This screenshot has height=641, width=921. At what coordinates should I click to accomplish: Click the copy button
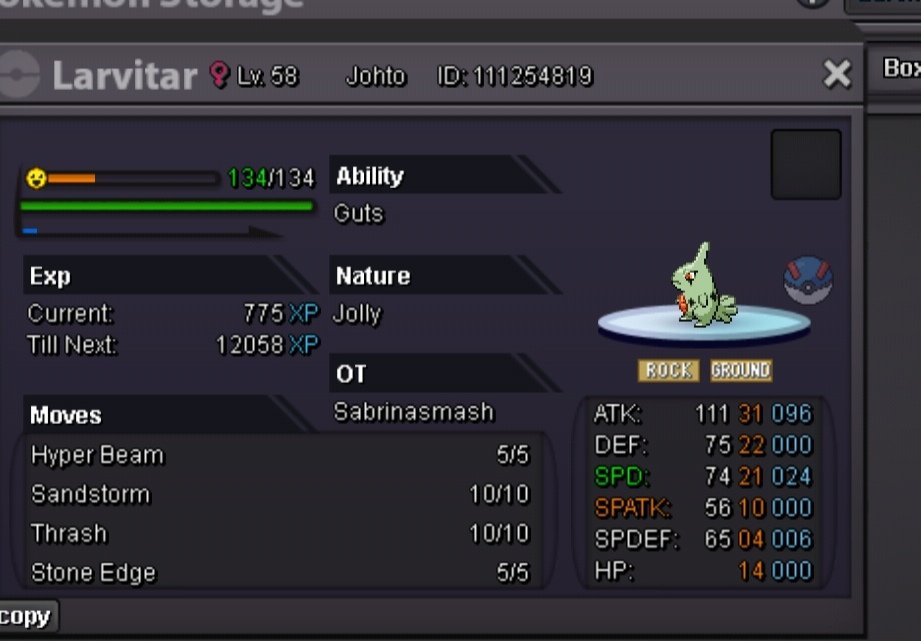point(27,616)
